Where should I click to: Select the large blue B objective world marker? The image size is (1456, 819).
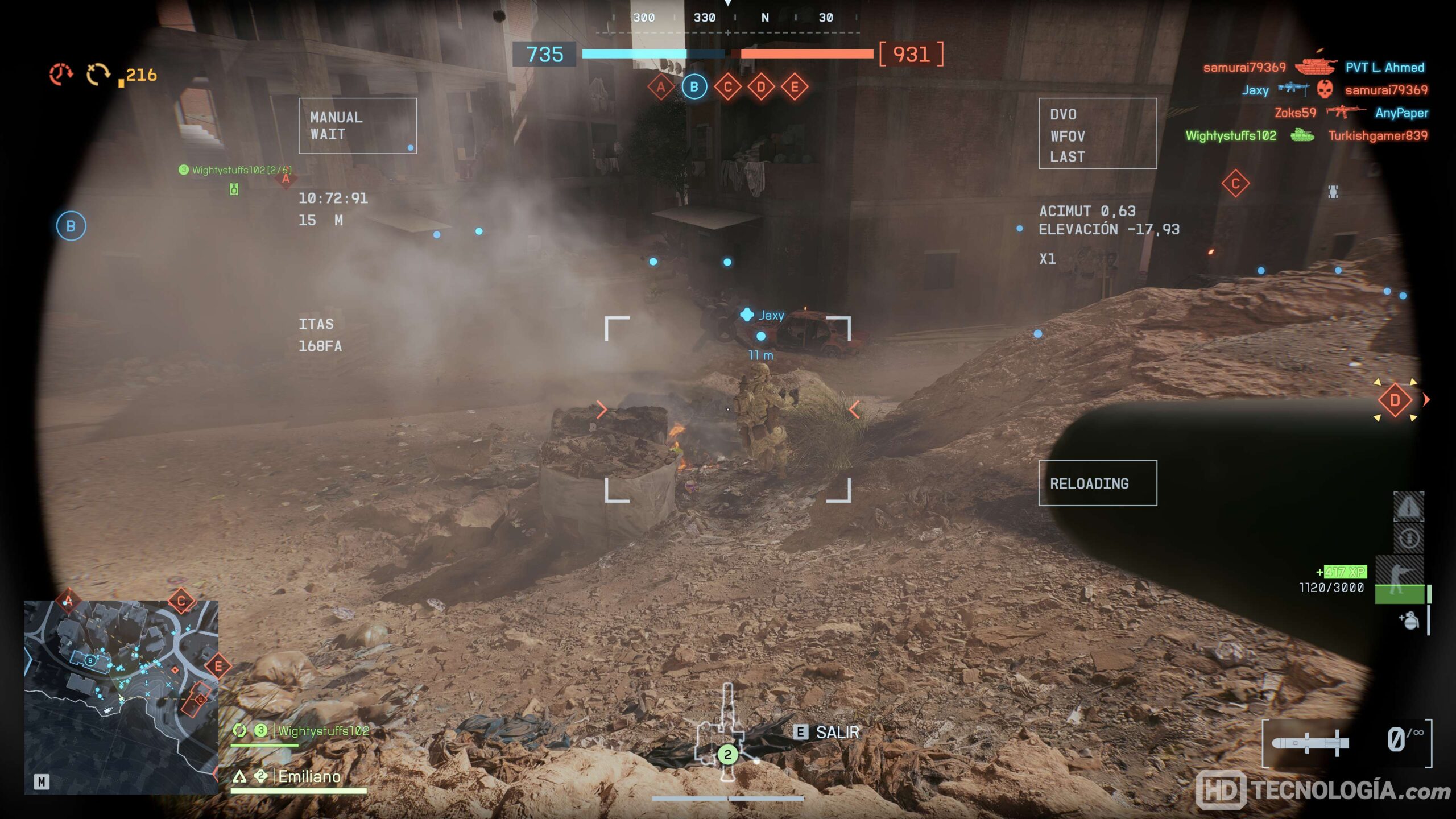(x=71, y=226)
